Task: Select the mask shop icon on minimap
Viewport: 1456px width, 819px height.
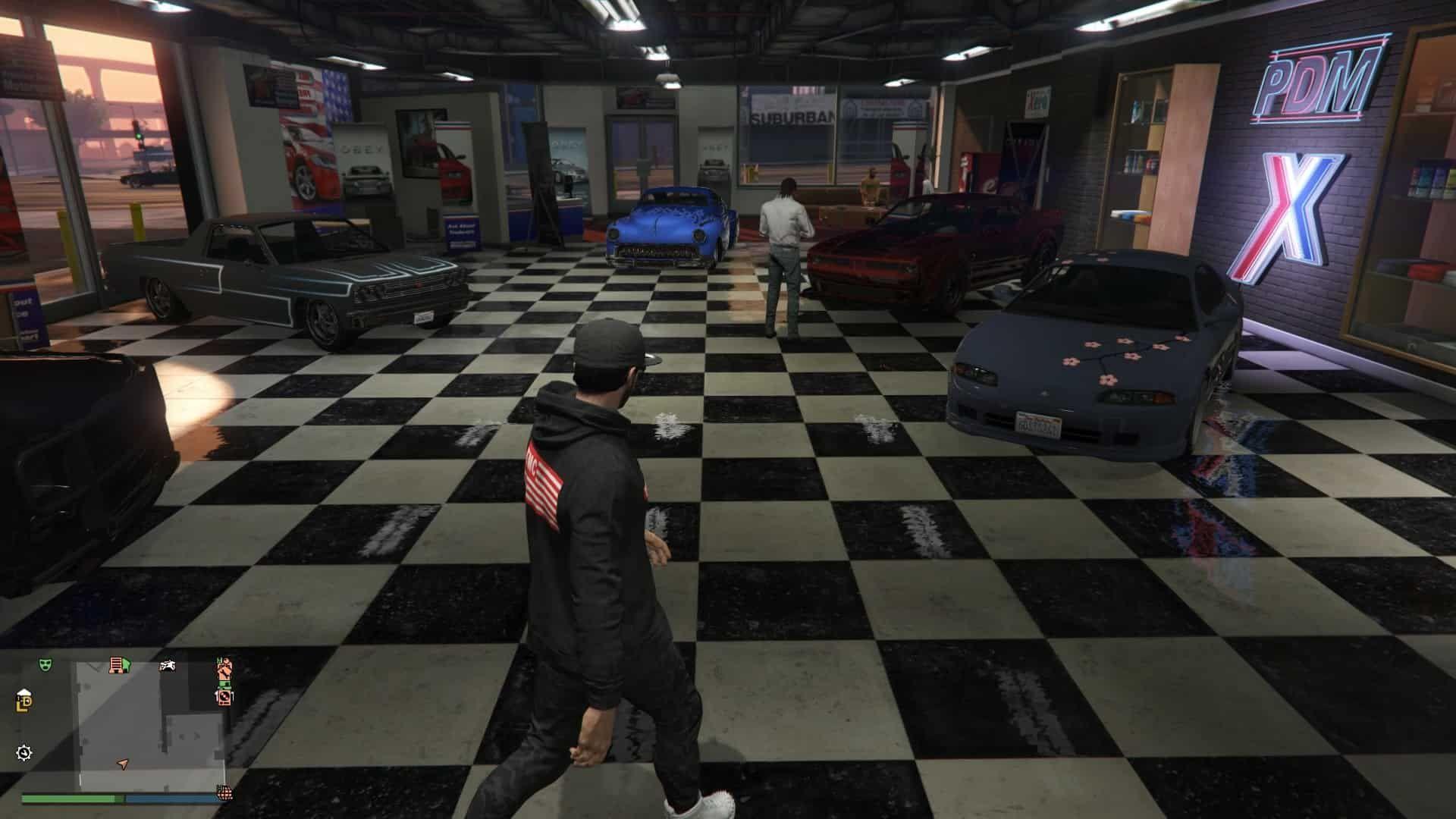Action: pyautogui.click(x=45, y=664)
